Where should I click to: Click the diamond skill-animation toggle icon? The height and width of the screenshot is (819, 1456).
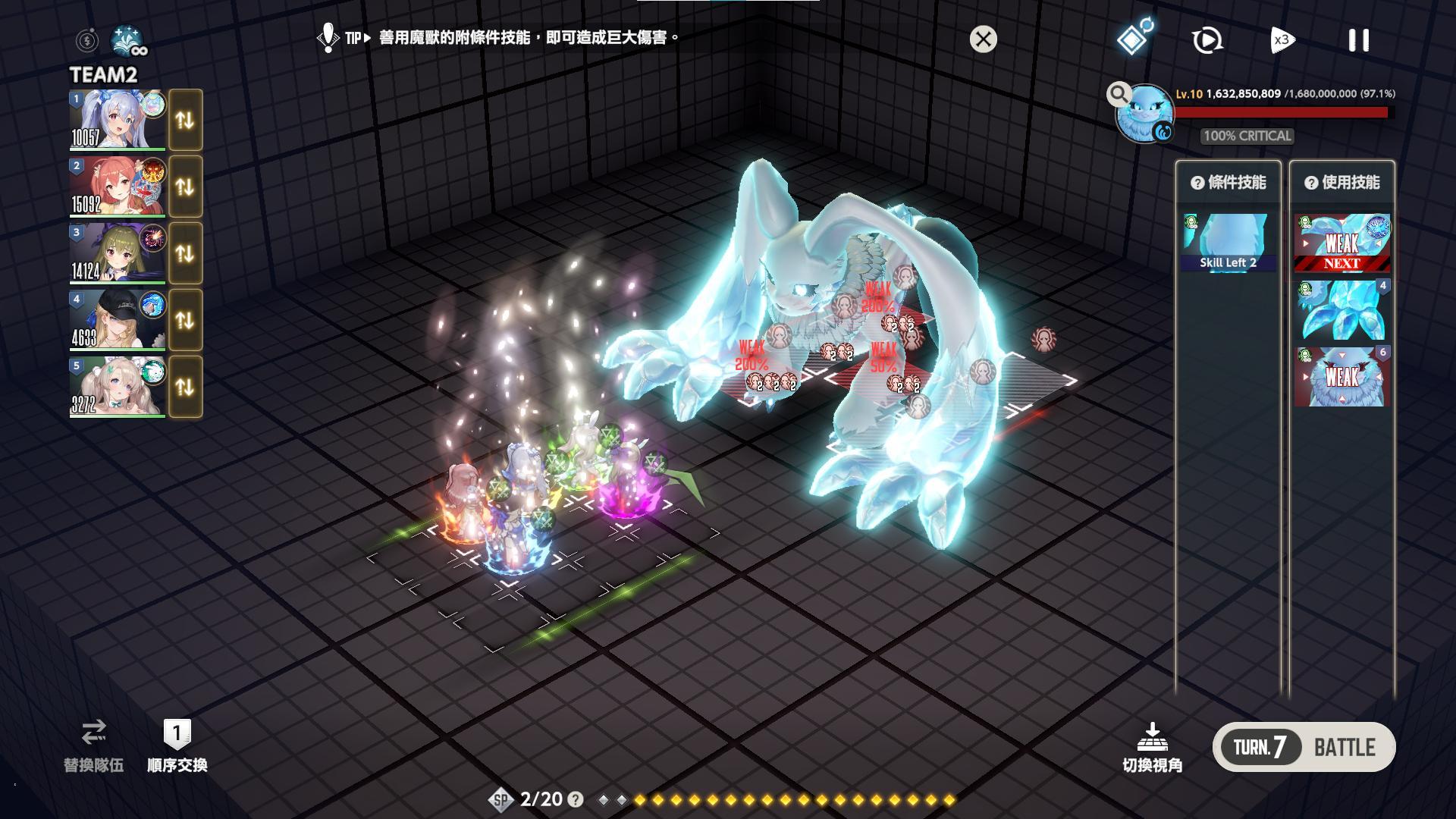coord(1133,38)
